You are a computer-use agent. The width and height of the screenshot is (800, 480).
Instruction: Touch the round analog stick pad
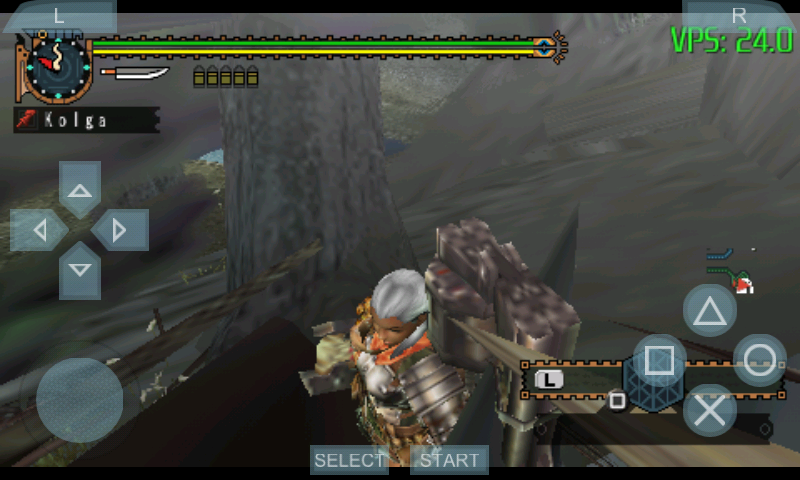tap(79, 400)
